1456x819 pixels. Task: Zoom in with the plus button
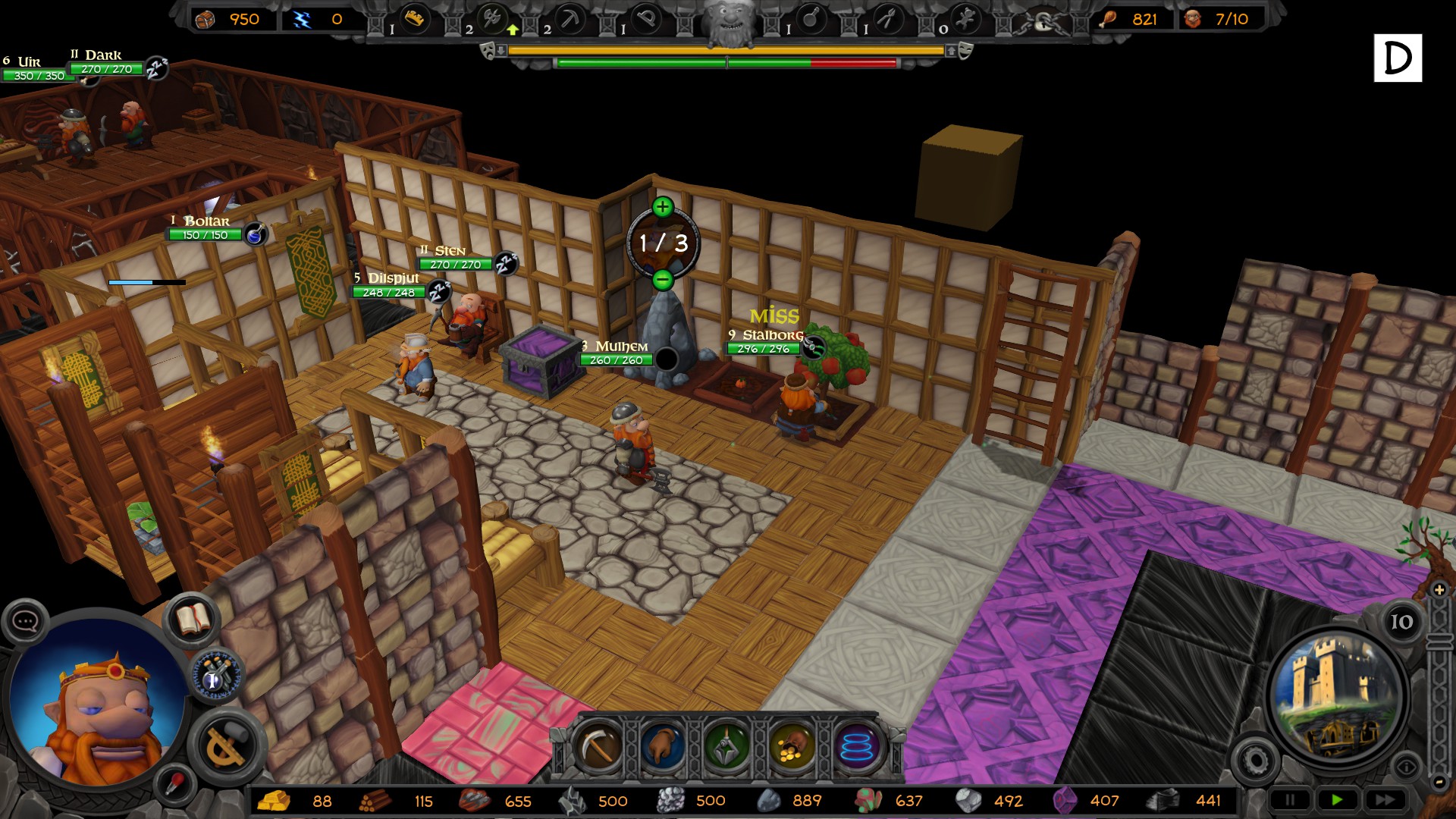click(1439, 589)
